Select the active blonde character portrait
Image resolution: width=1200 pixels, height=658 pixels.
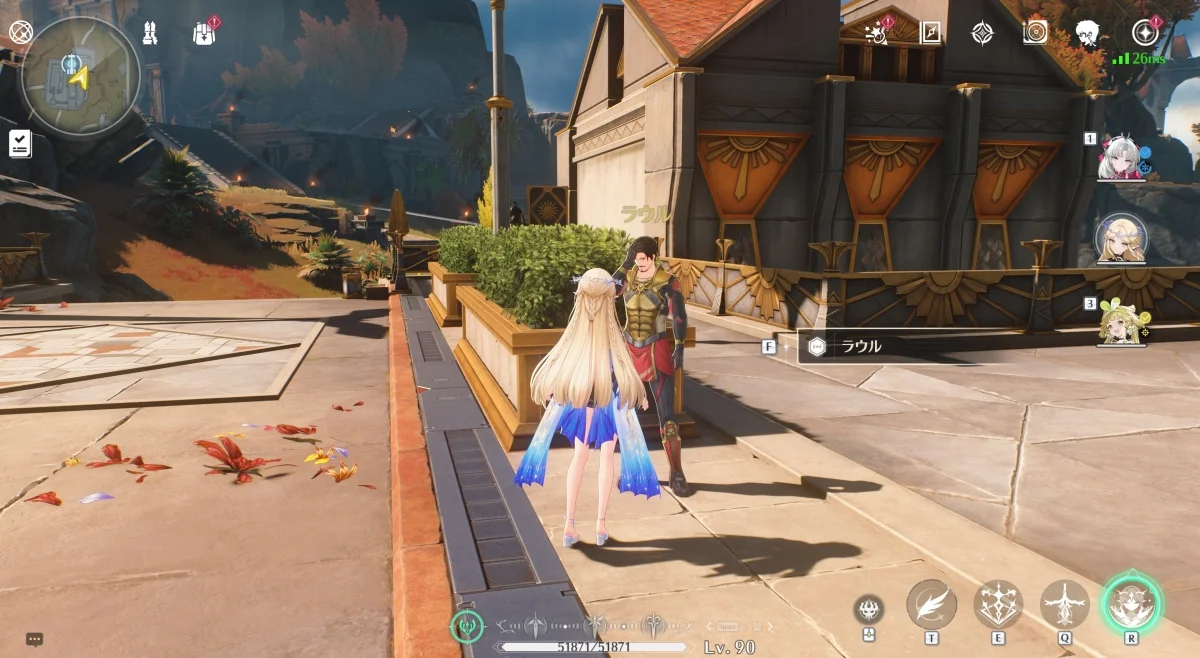tap(1121, 238)
